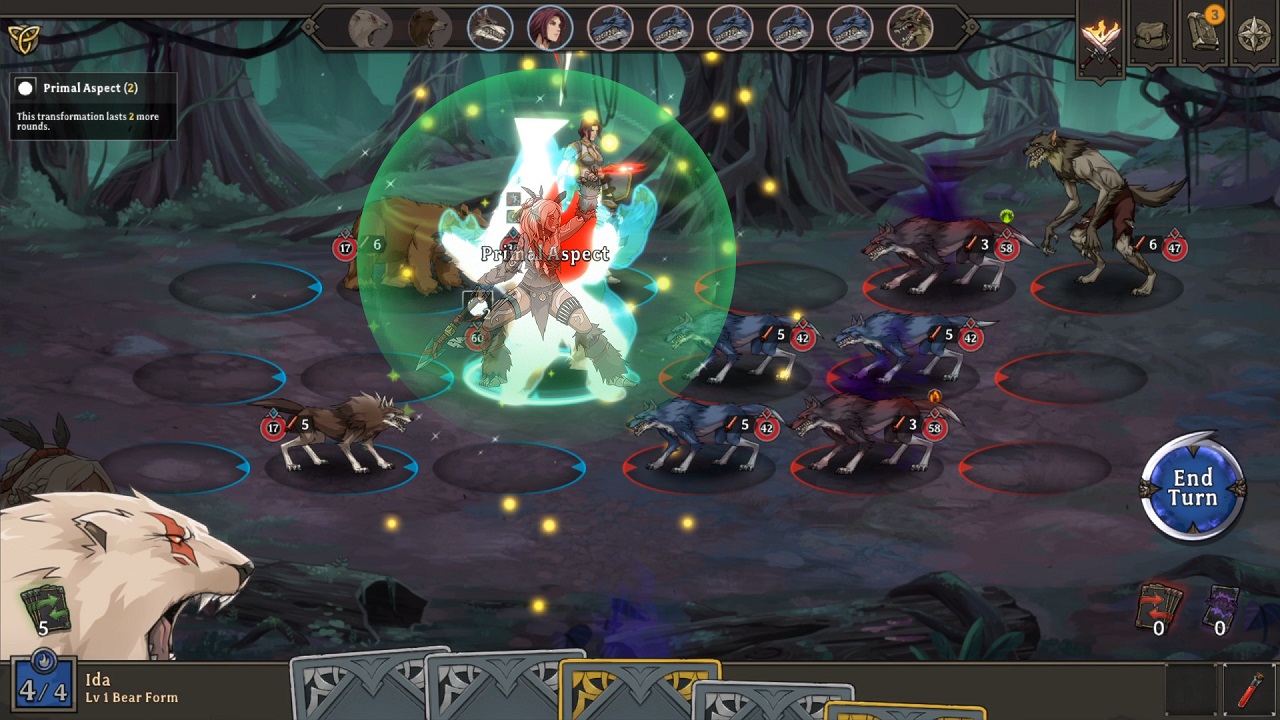The height and width of the screenshot is (720, 1280).
Task: Select Ida's character name panel
Action: [x=131, y=688]
